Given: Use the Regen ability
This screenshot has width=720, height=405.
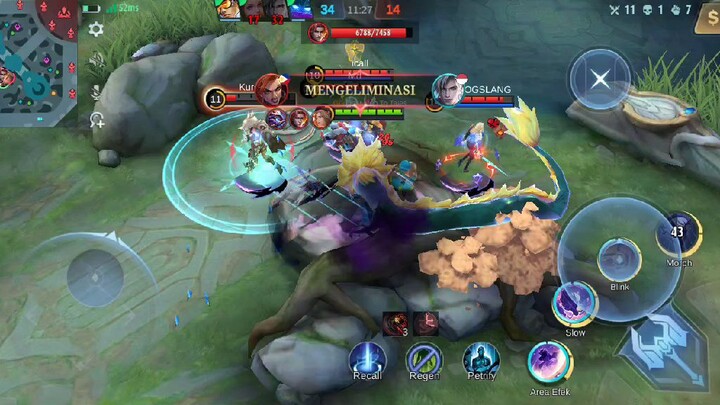Looking at the screenshot, I should click(424, 358).
